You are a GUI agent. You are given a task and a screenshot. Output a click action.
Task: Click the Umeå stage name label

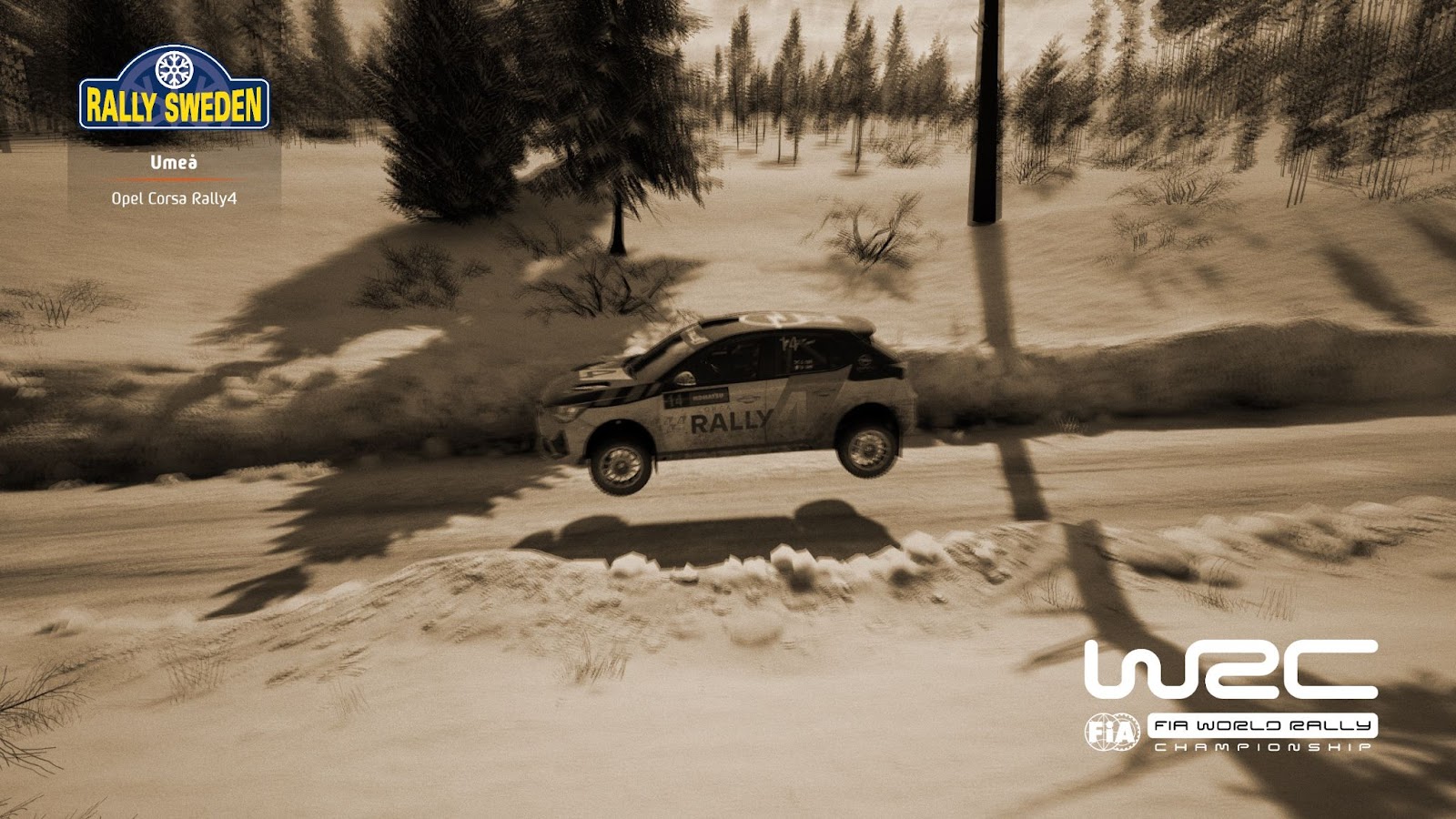pos(173,163)
